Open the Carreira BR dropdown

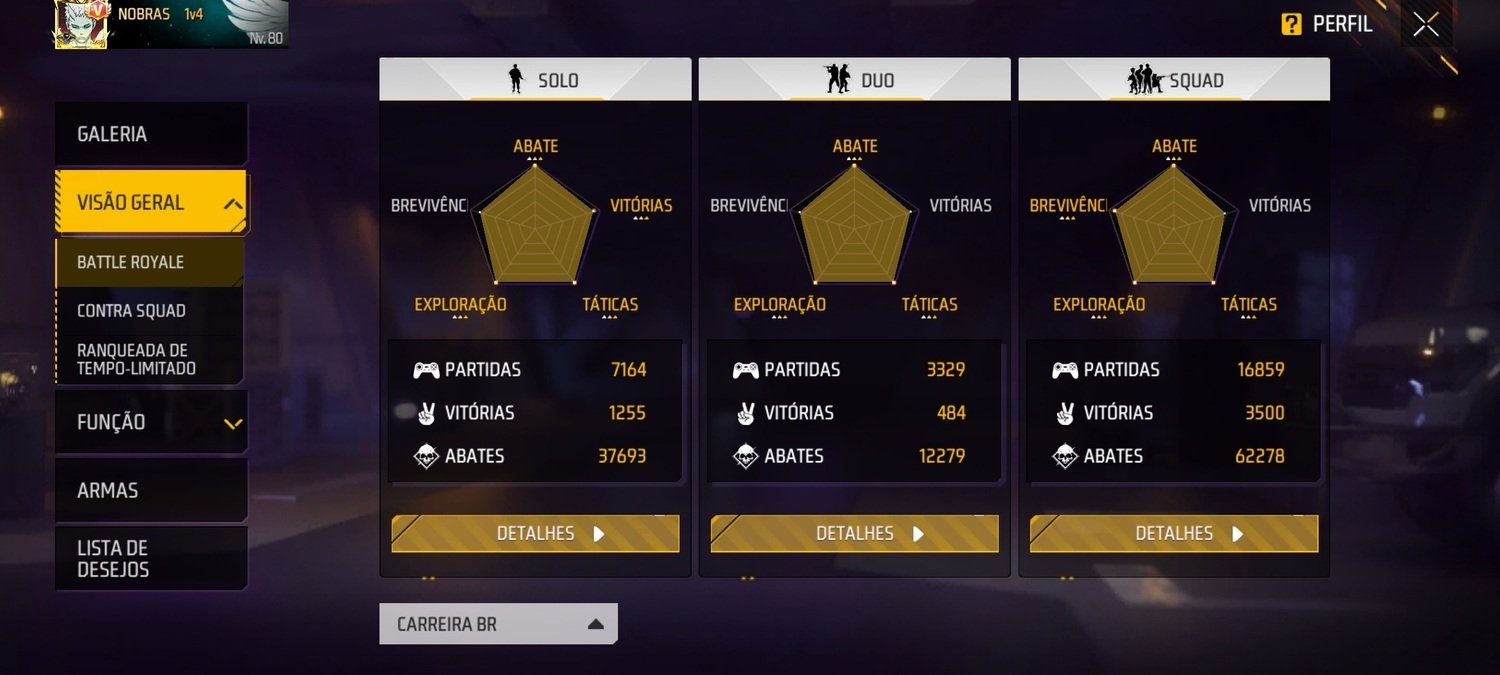pos(498,624)
